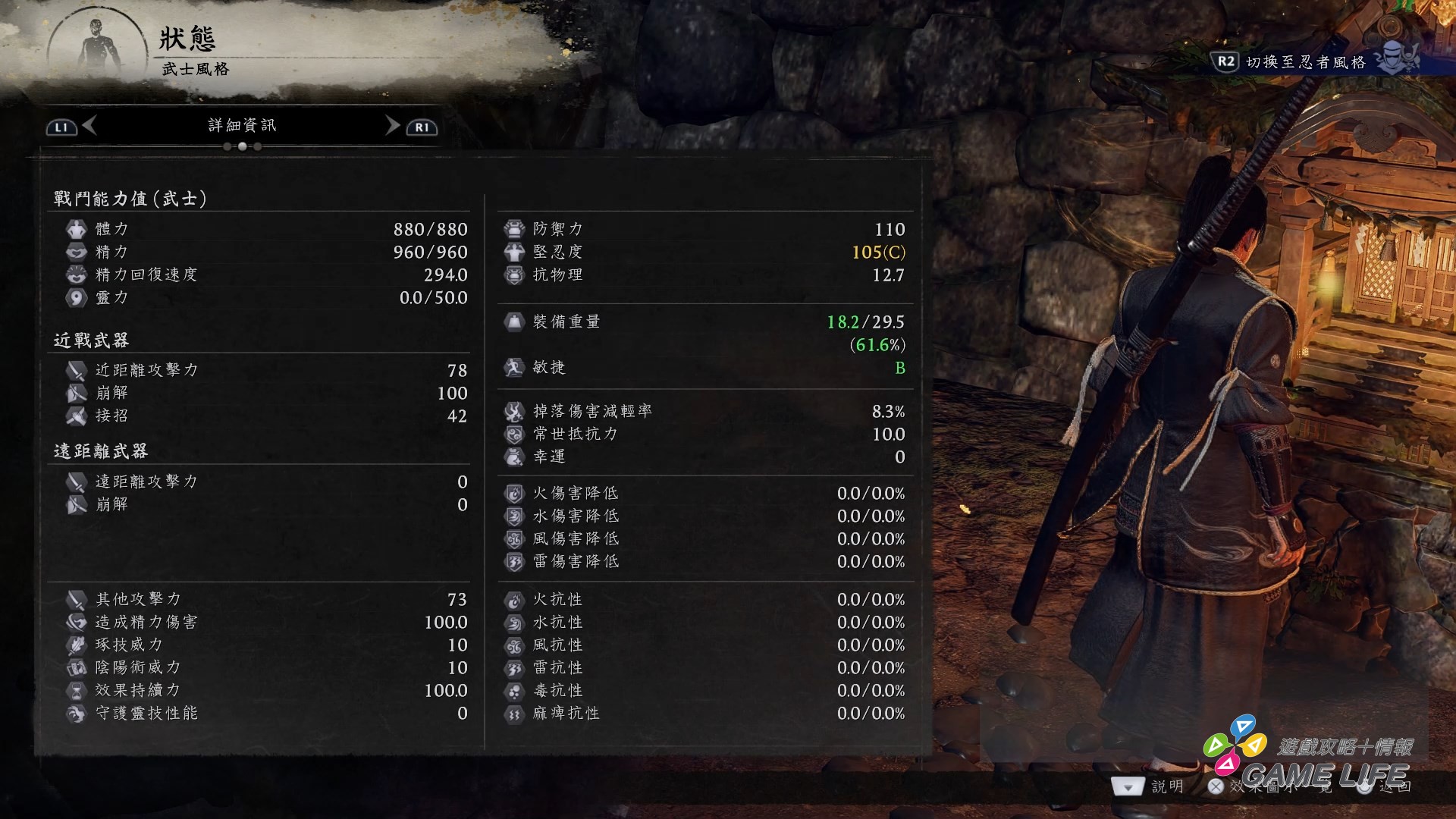Select the 體力 (health) stat icon
Screen dimensions: 1456x819
tap(77, 229)
